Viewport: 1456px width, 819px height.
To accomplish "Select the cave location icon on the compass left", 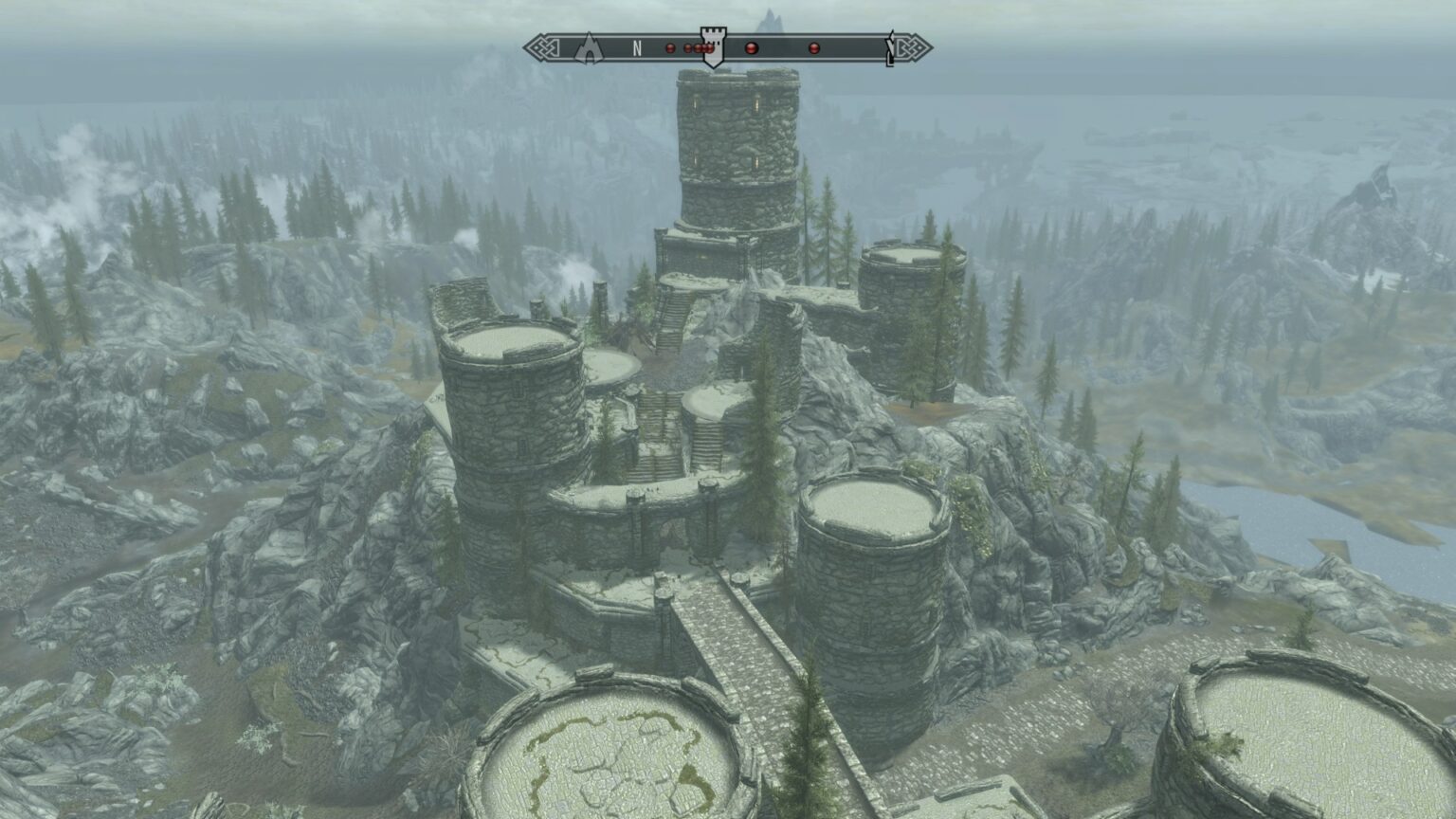I will (x=590, y=46).
